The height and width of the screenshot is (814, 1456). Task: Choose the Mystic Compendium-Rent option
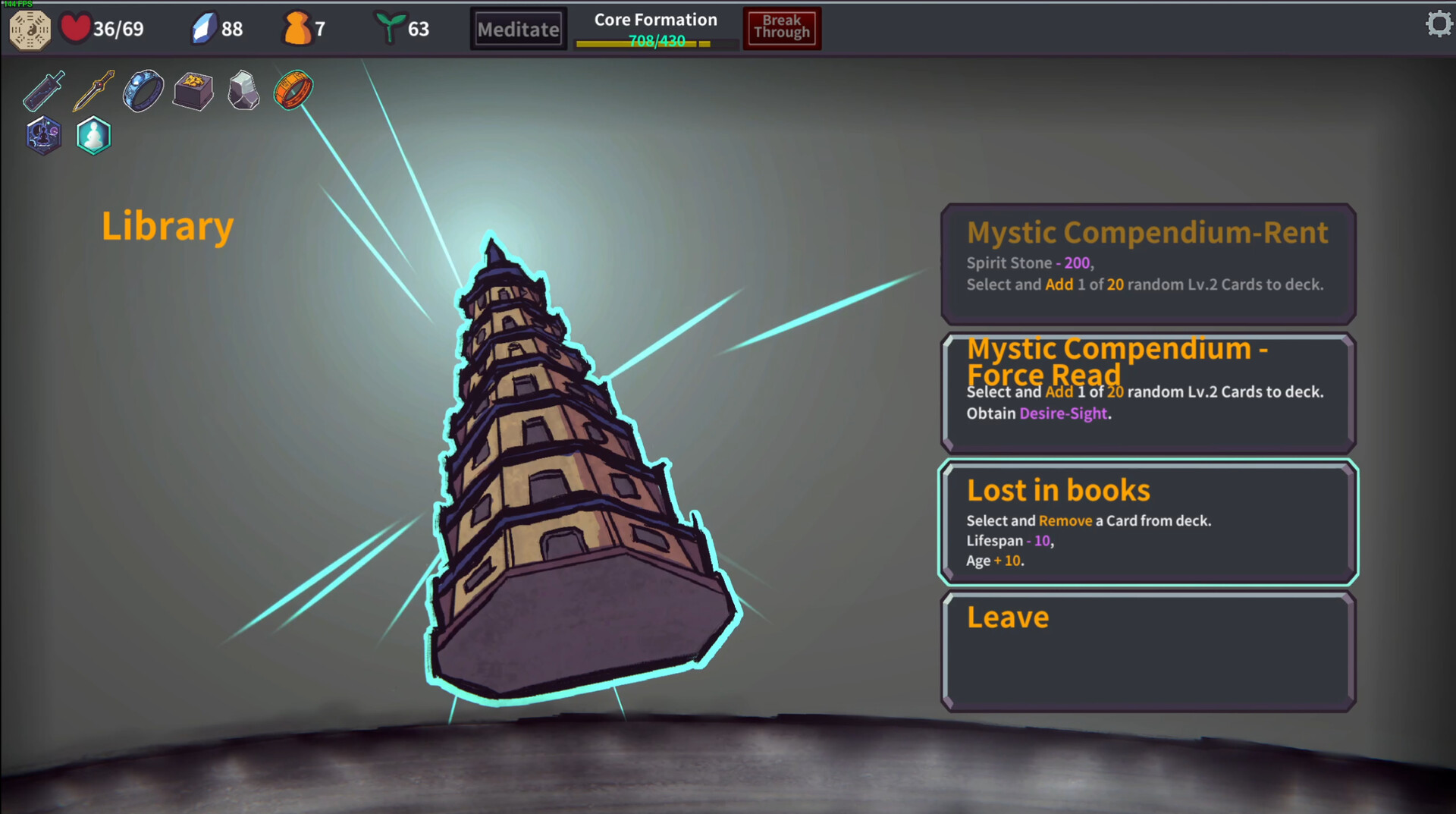[1147, 263]
